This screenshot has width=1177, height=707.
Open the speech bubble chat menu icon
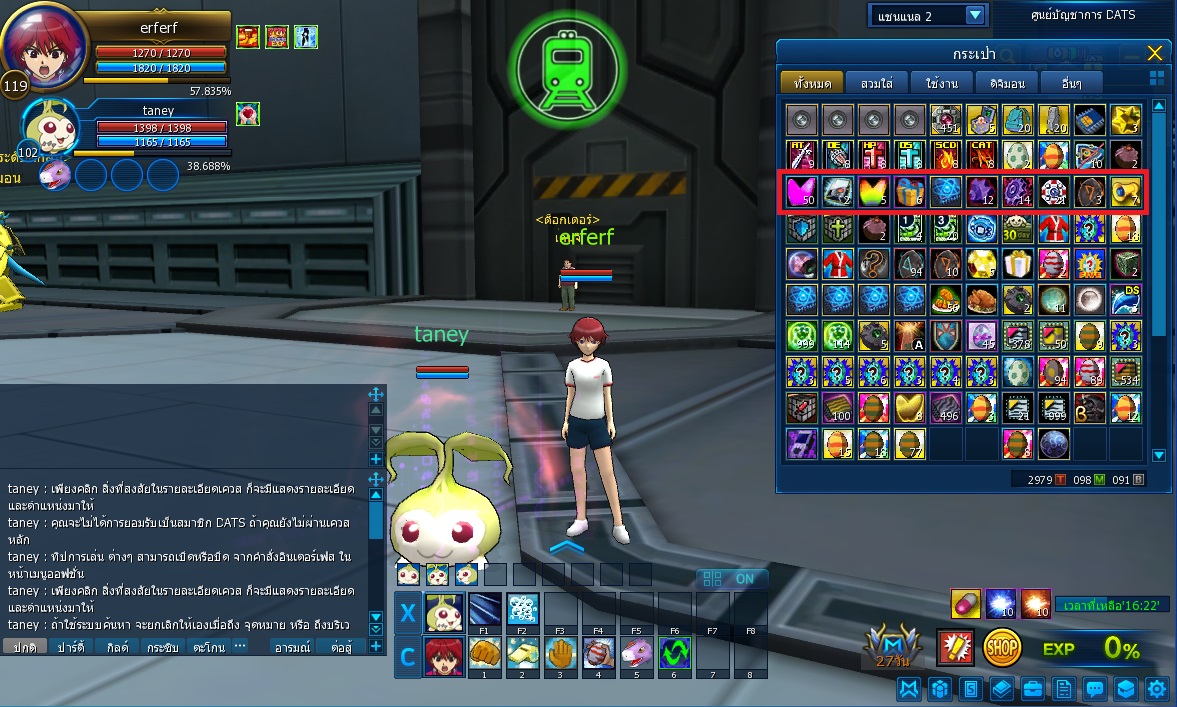(1095, 688)
